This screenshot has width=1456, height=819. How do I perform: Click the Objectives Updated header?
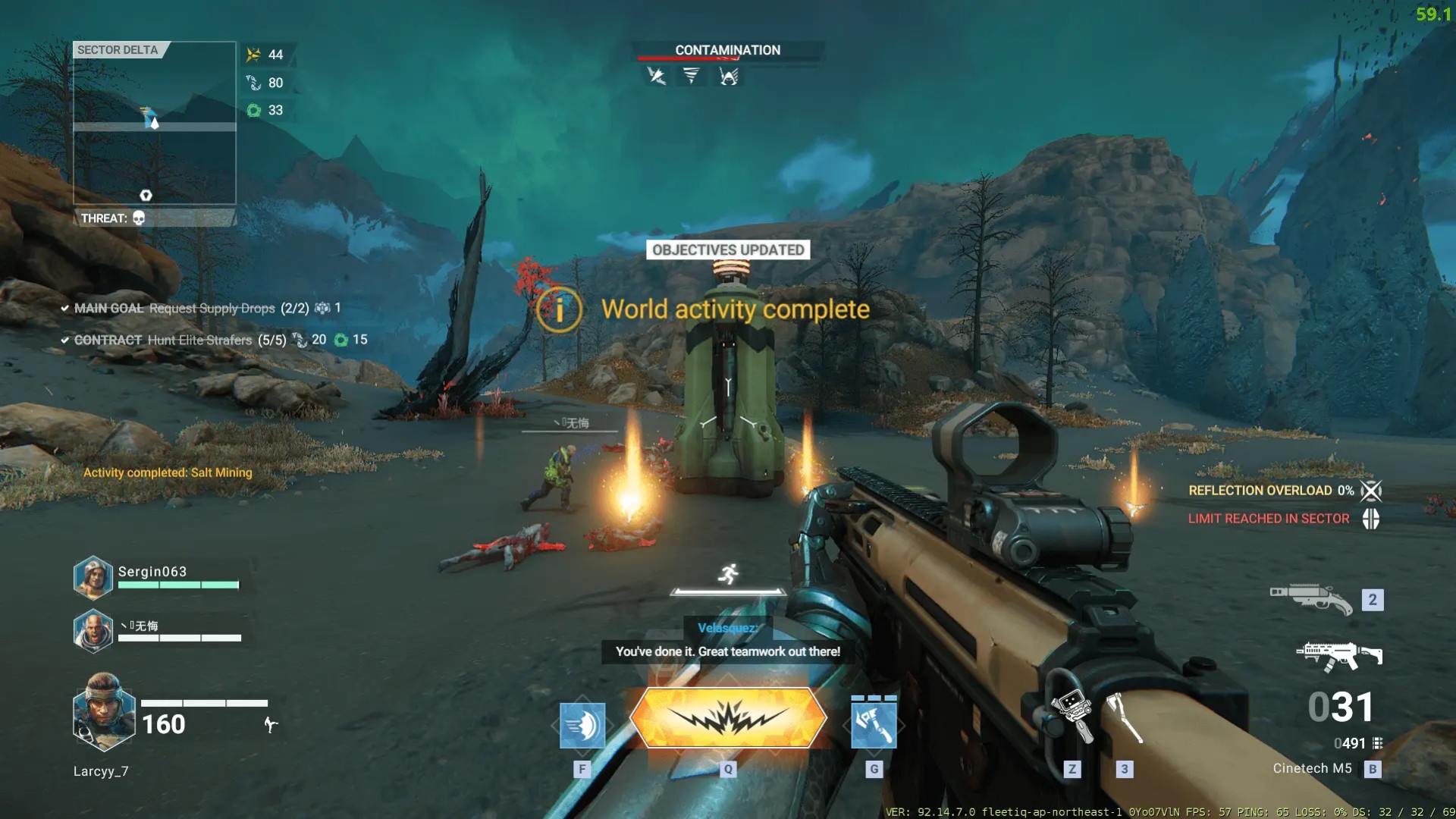[728, 250]
